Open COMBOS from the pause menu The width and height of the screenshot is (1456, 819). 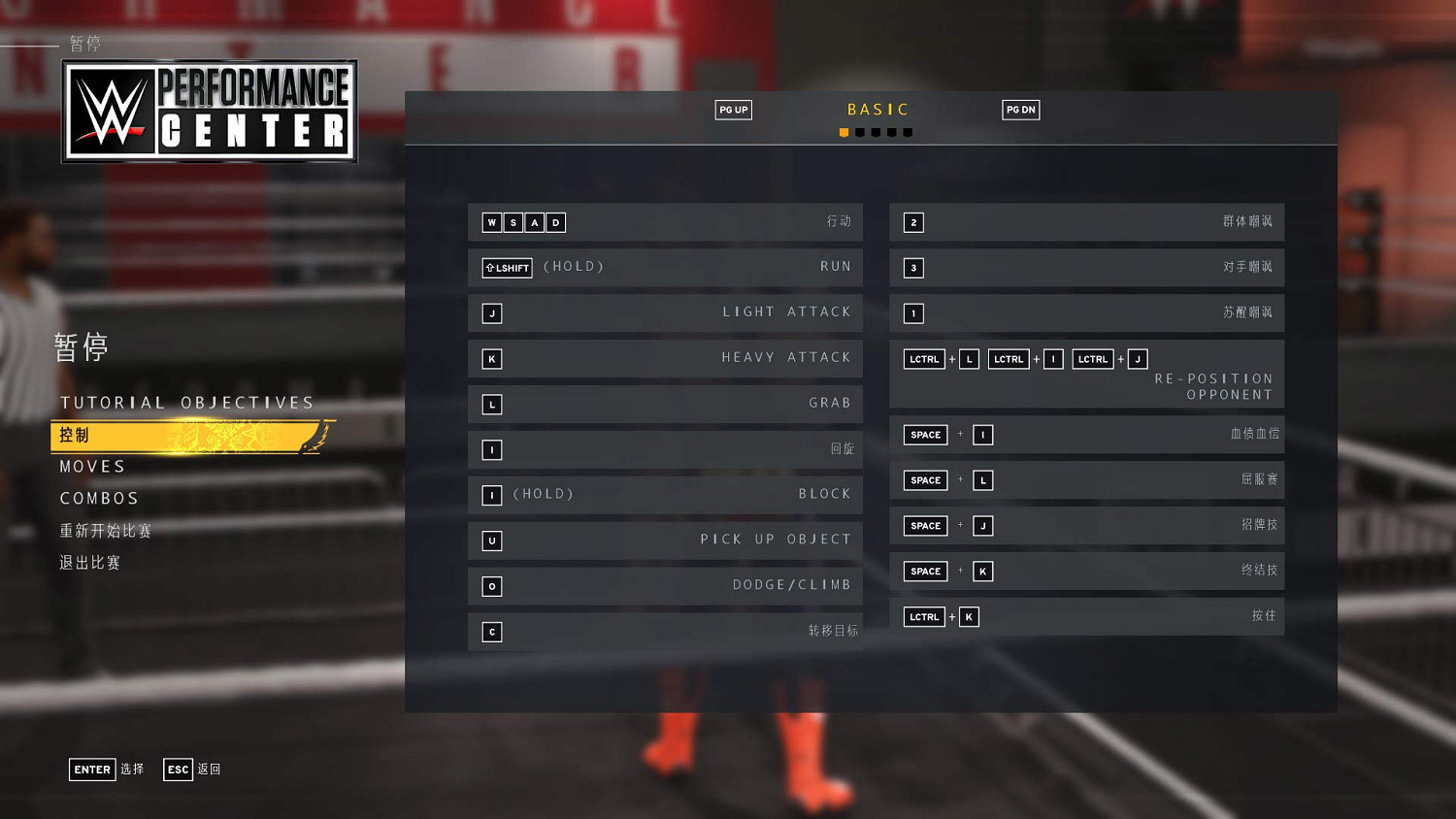[99, 498]
